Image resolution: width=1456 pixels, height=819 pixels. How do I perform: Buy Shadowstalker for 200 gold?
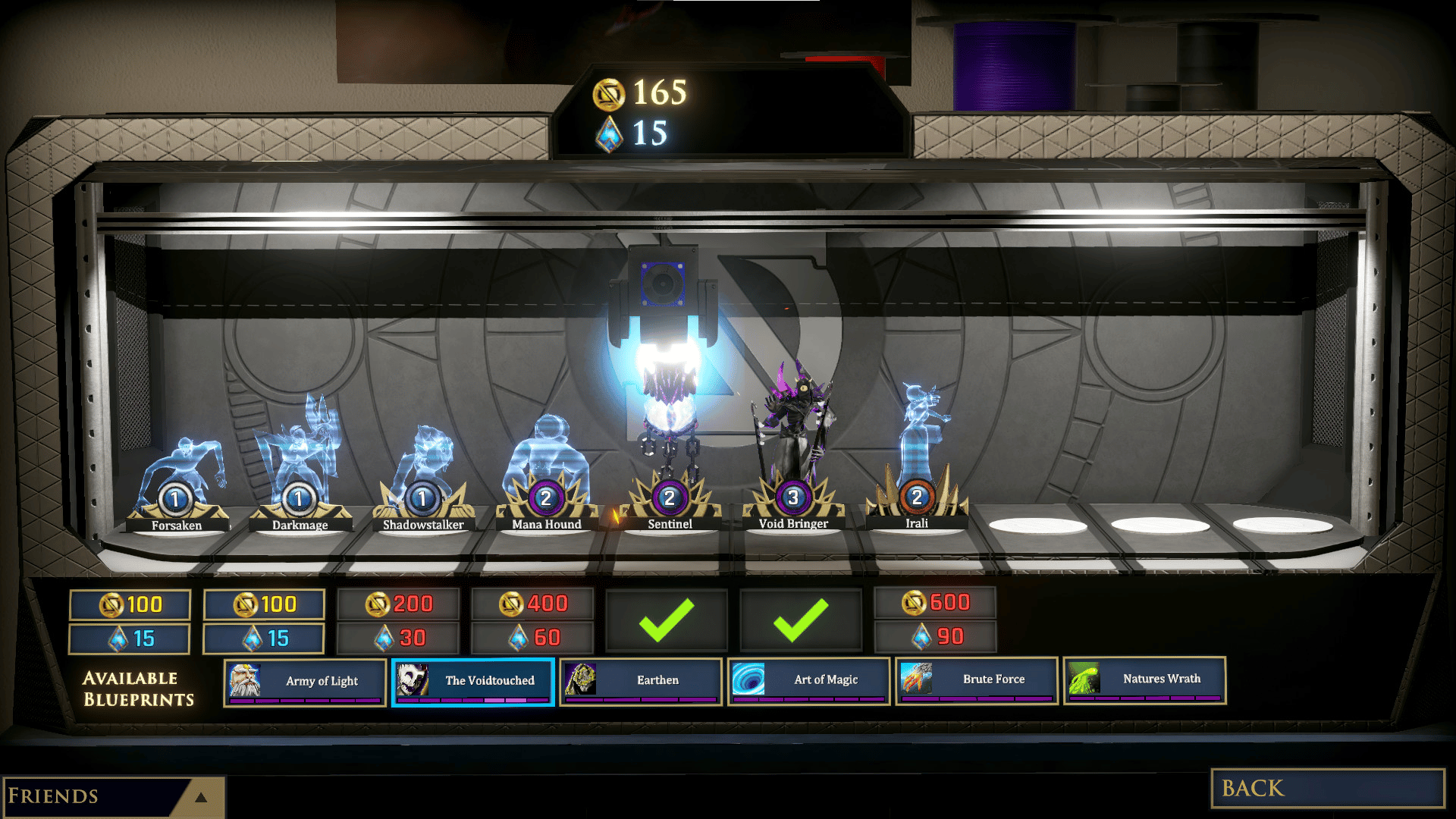pos(399,604)
